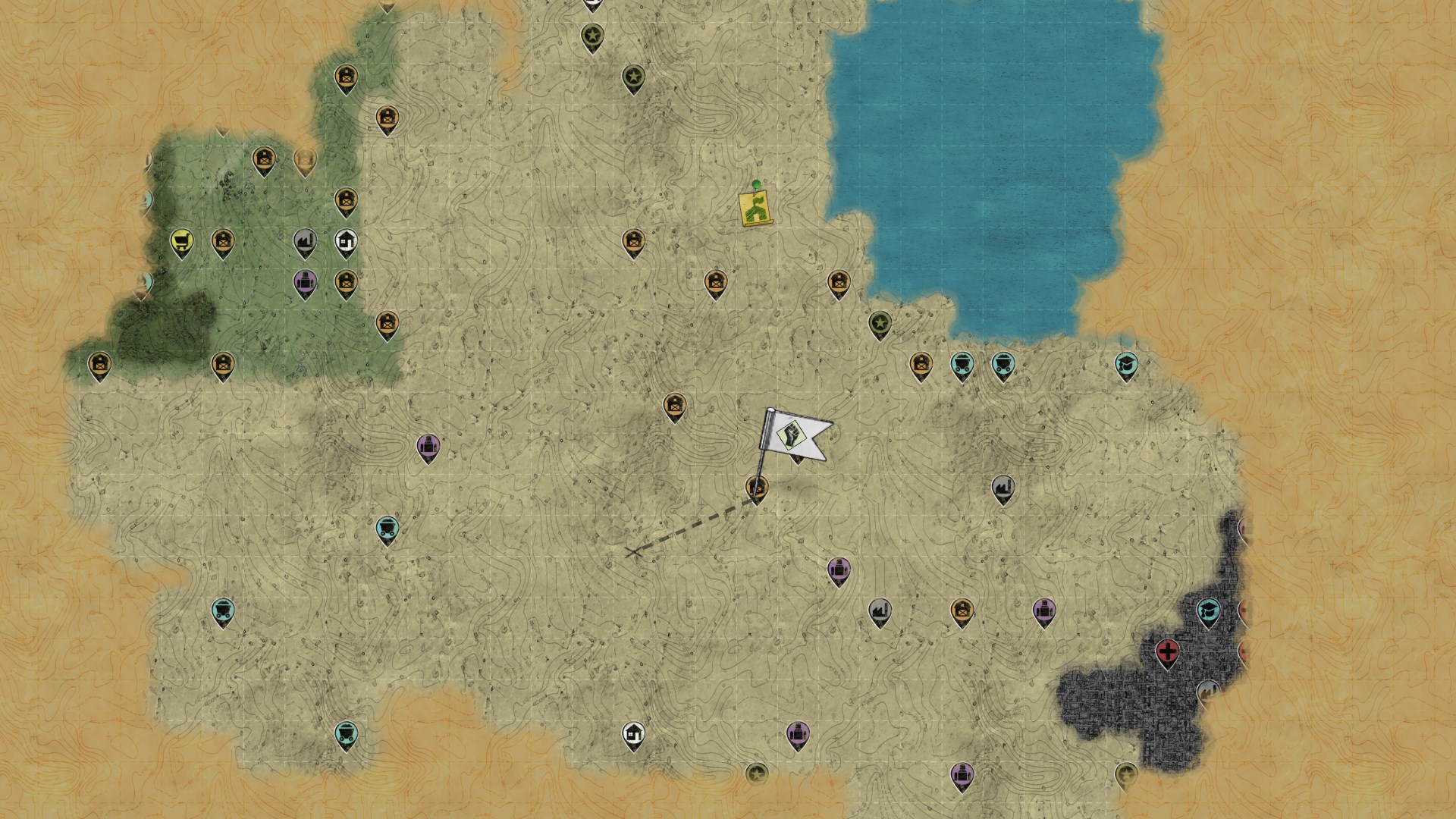Click the purple robot pin near the bottom
The width and height of the screenshot is (1456, 819).
tap(799, 734)
